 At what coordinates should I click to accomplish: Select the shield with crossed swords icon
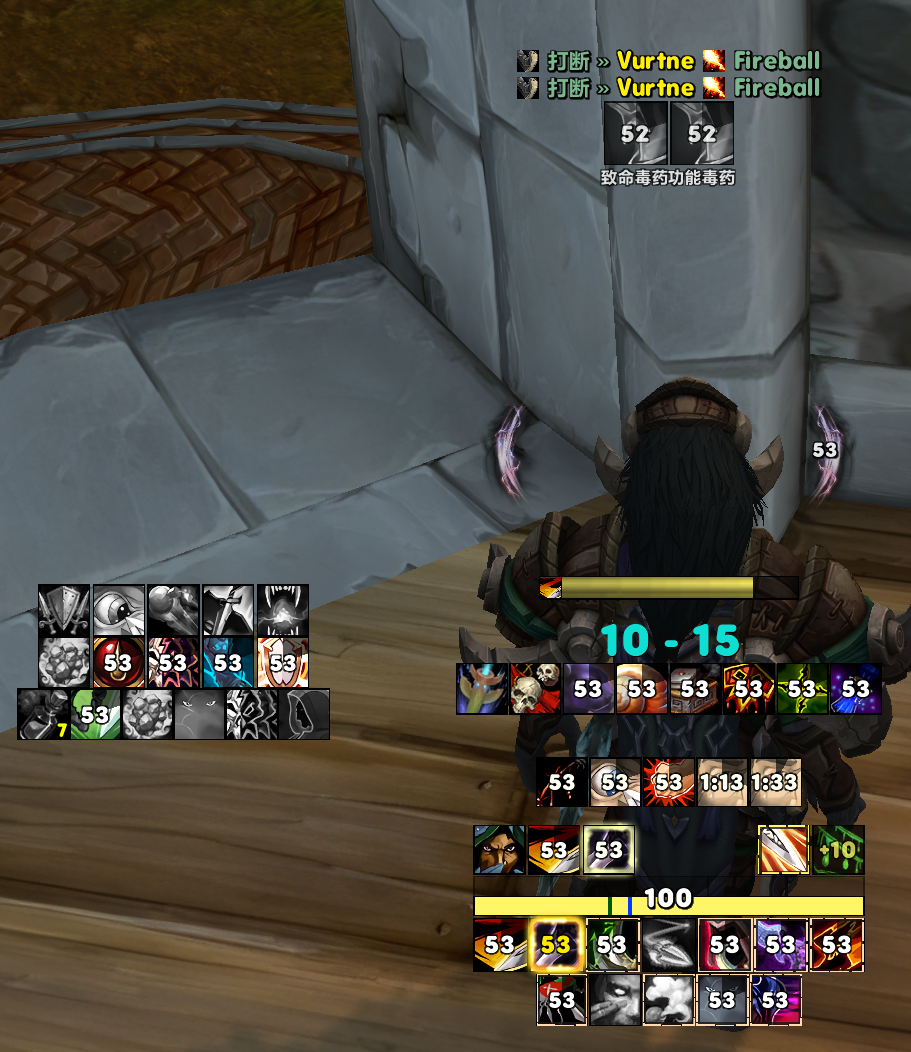pos(64,610)
